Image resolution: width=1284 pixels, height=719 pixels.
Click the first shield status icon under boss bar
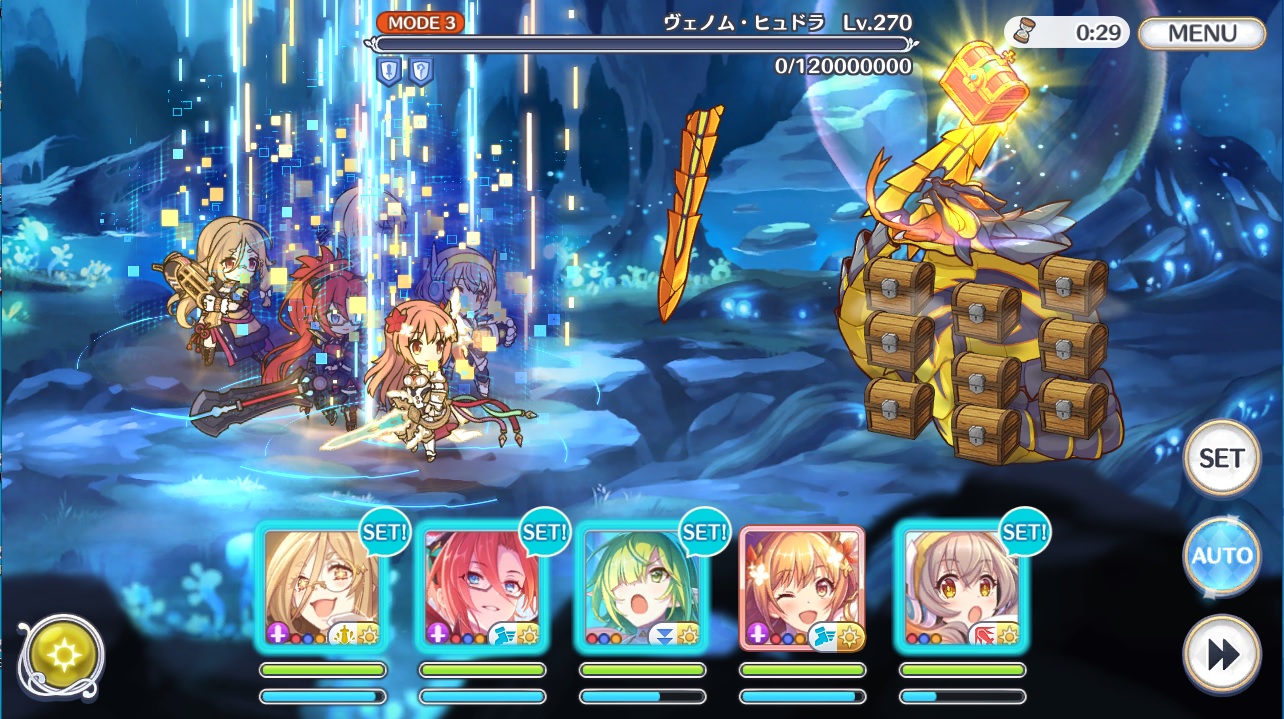tap(389, 70)
